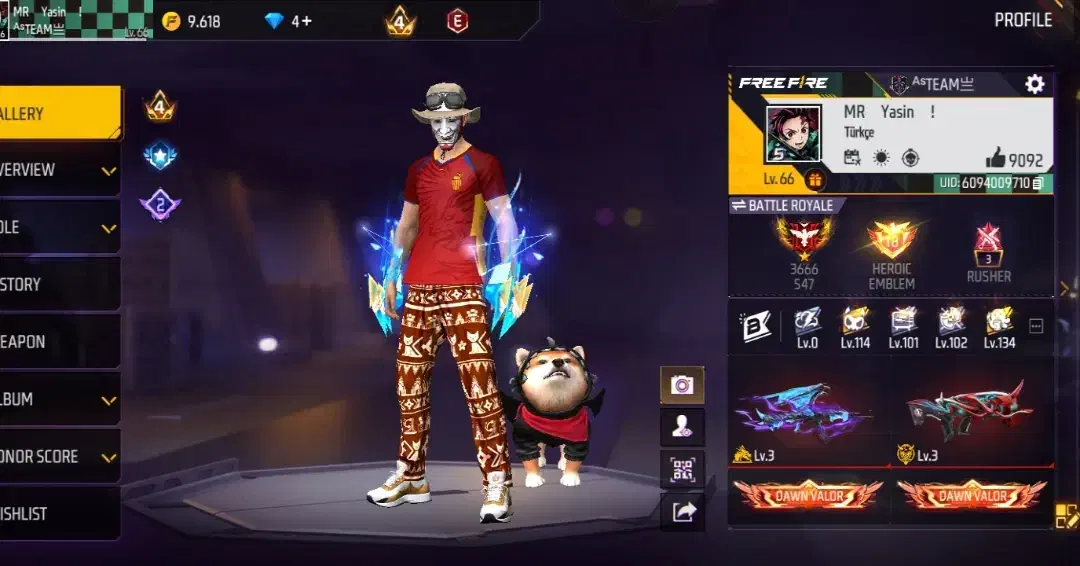
Task: Click the Tanjiro profile avatar
Action: [x=793, y=134]
